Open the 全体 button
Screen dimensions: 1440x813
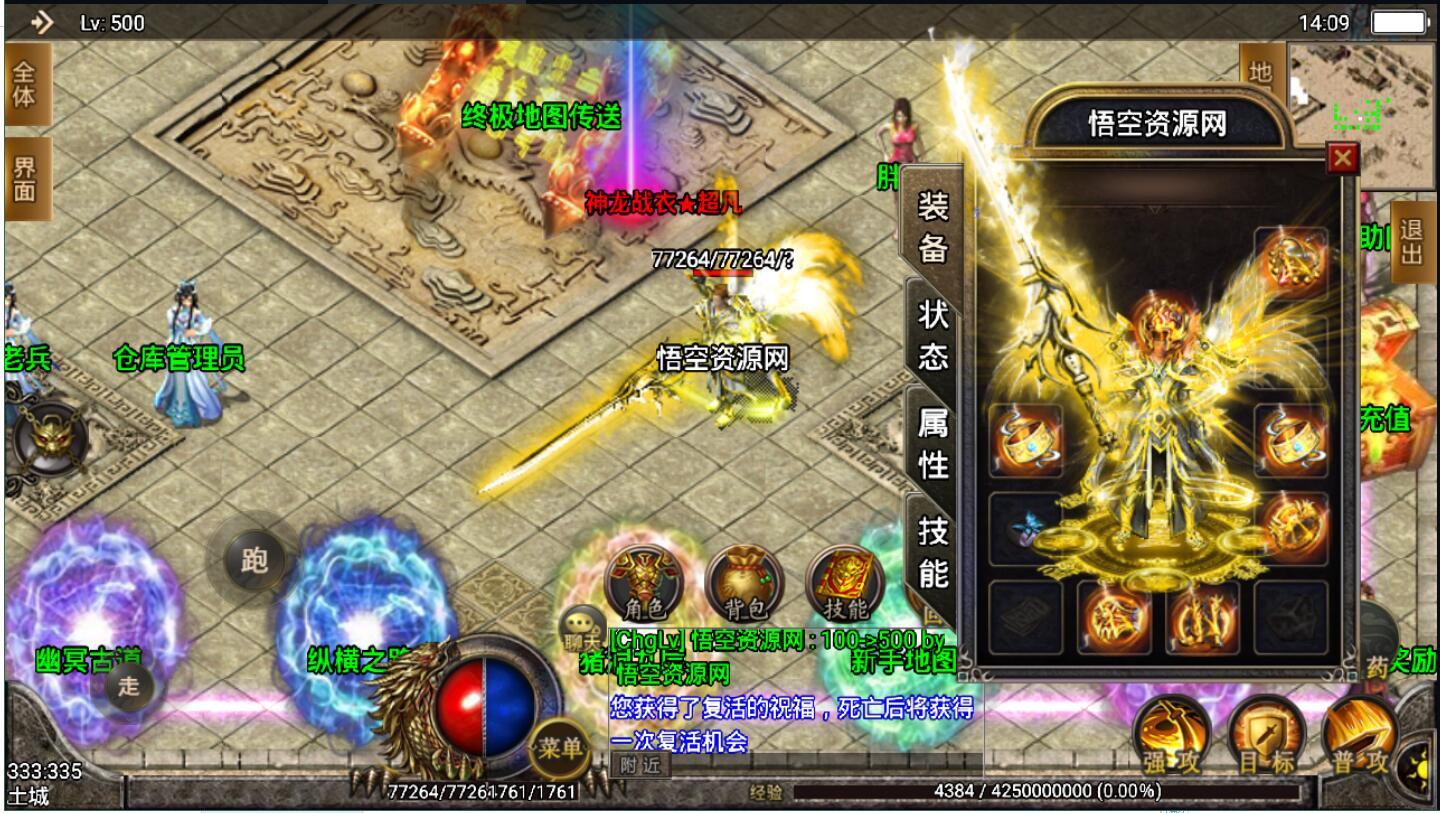point(25,84)
